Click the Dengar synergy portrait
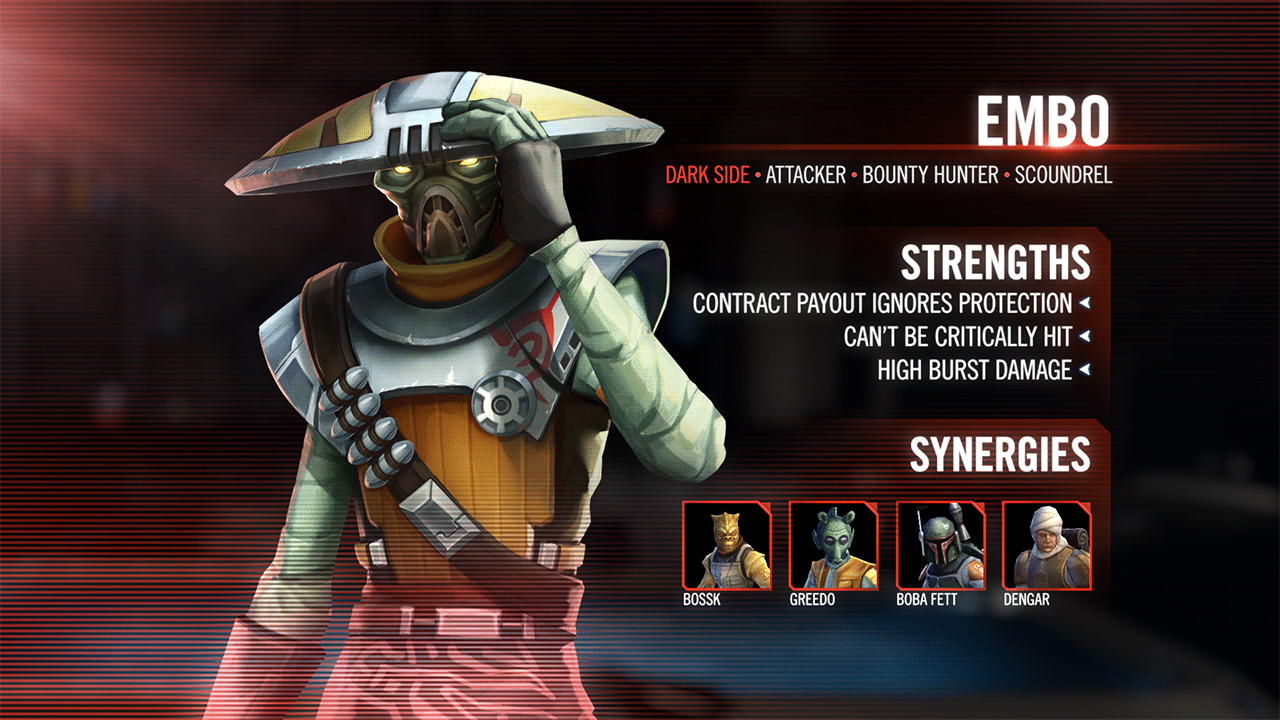 [x=1046, y=545]
